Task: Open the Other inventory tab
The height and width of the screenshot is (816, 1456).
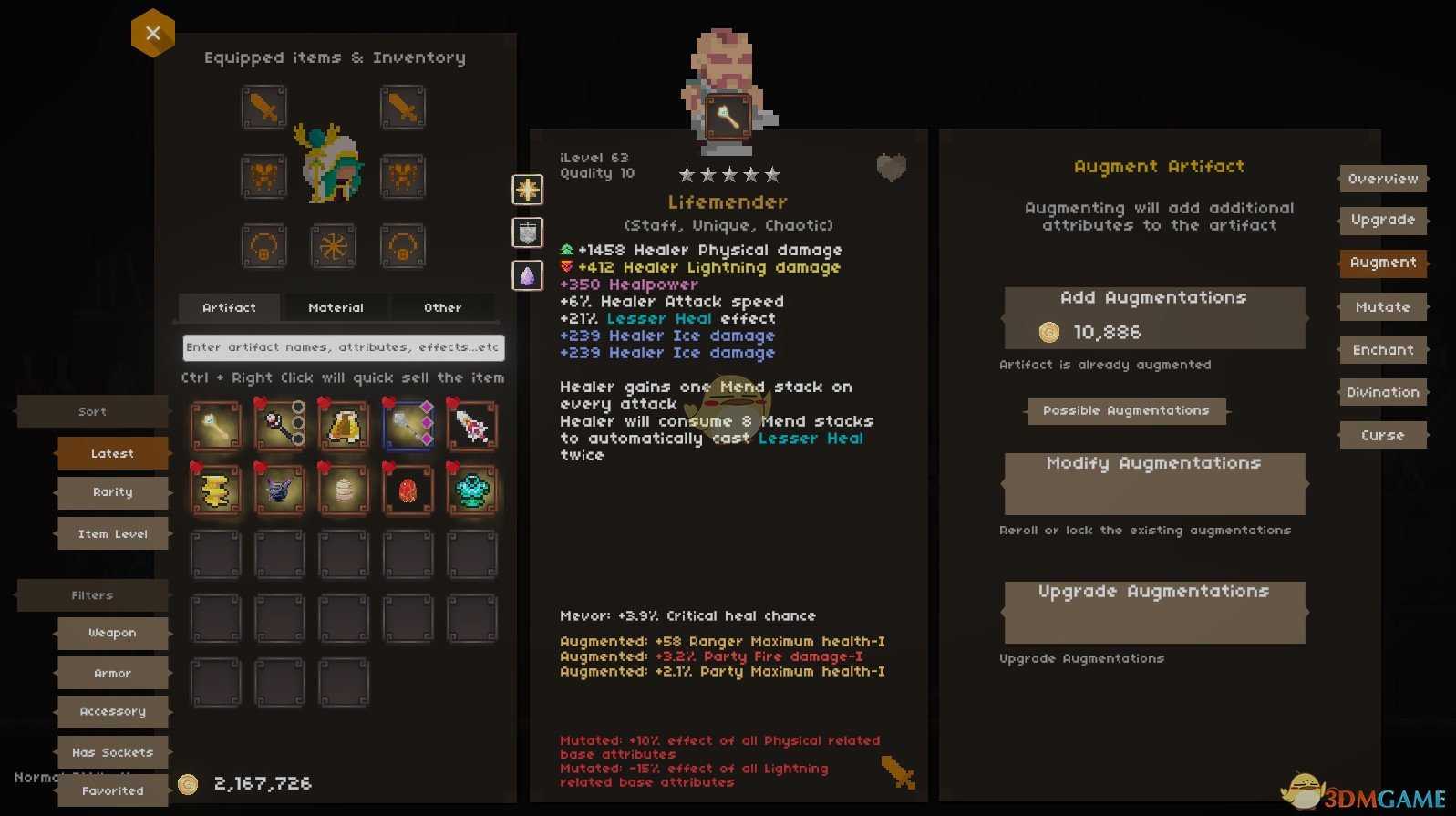Action: [x=442, y=308]
